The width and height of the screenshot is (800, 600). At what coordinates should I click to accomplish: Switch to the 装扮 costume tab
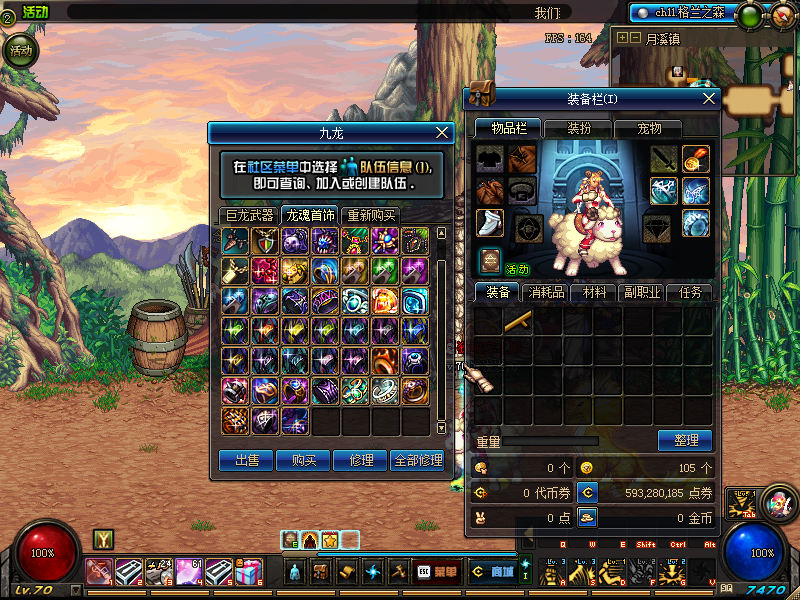tap(579, 129)
